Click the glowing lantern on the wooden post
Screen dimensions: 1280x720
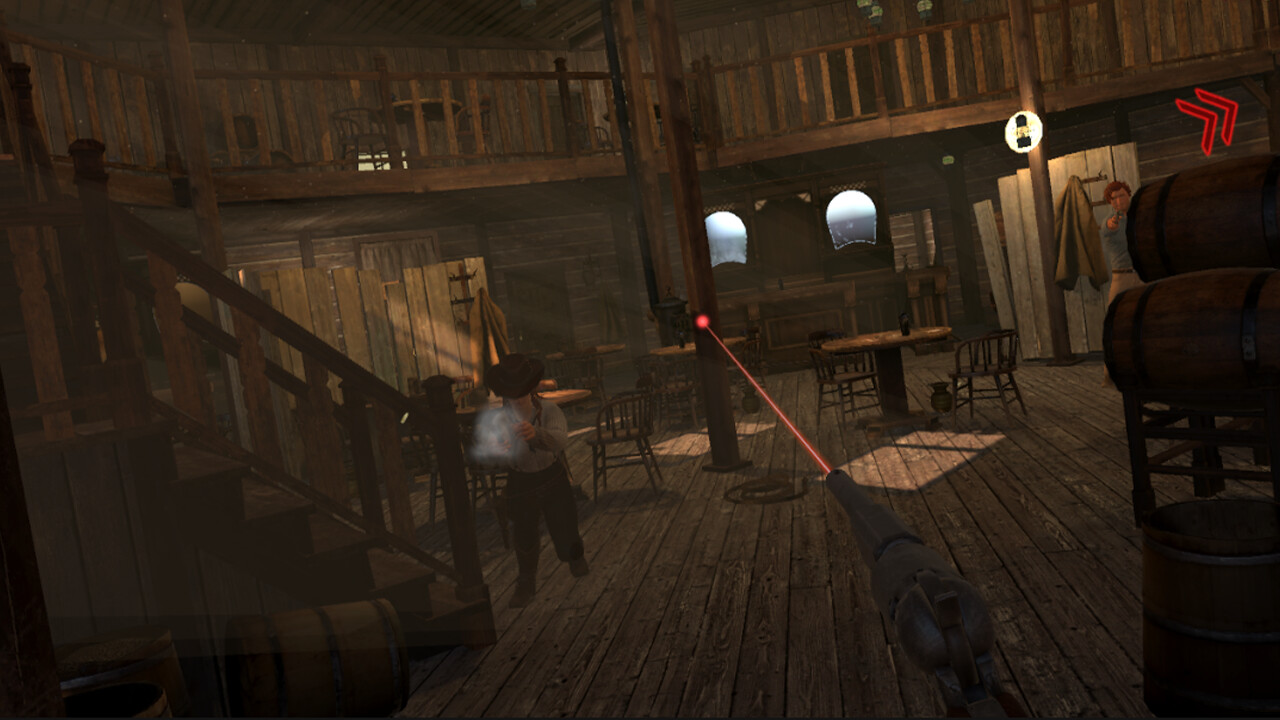coord(1021,131)
